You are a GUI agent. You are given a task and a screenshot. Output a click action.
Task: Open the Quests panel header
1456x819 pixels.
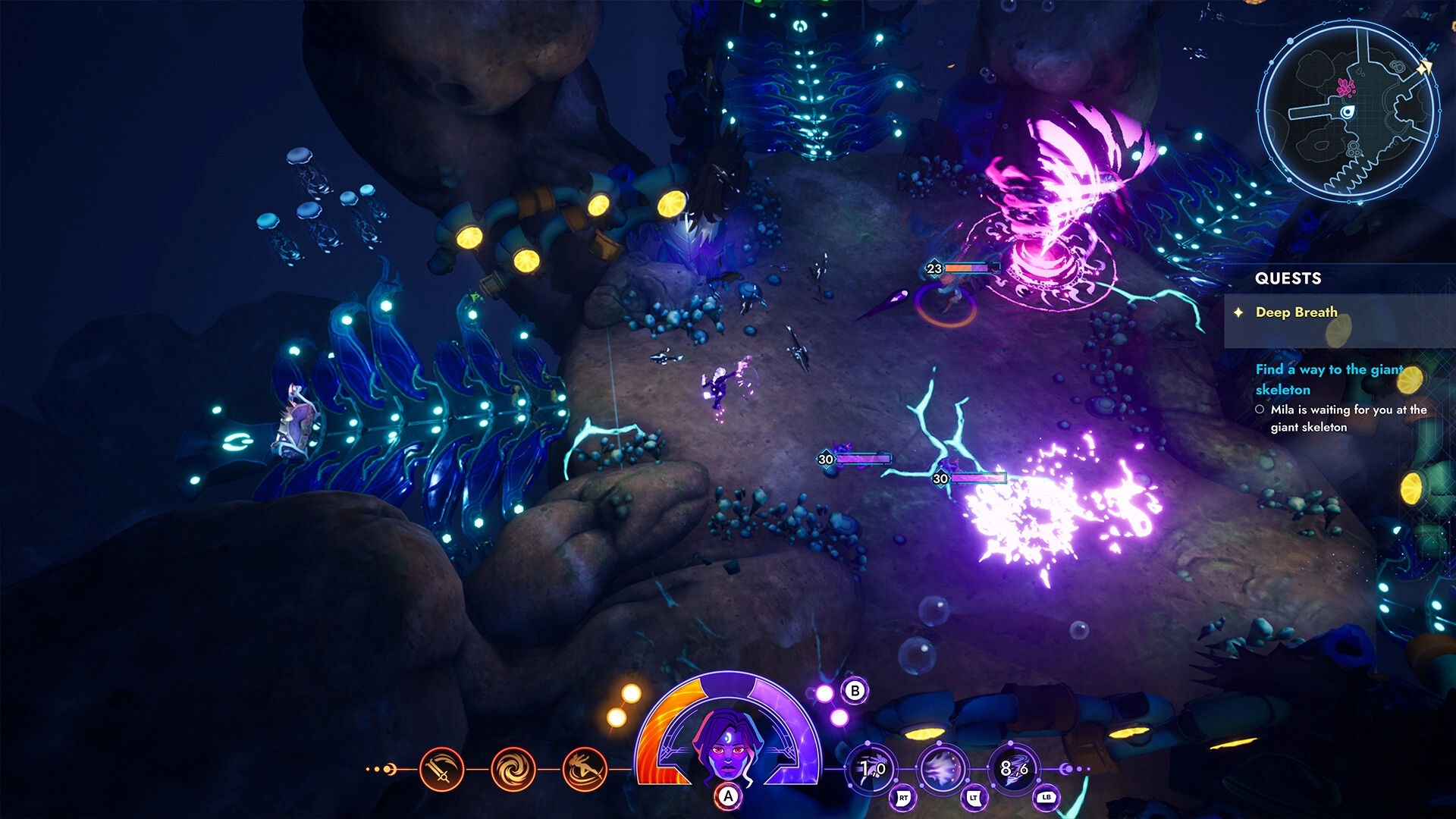click(x=1288, y=278)
